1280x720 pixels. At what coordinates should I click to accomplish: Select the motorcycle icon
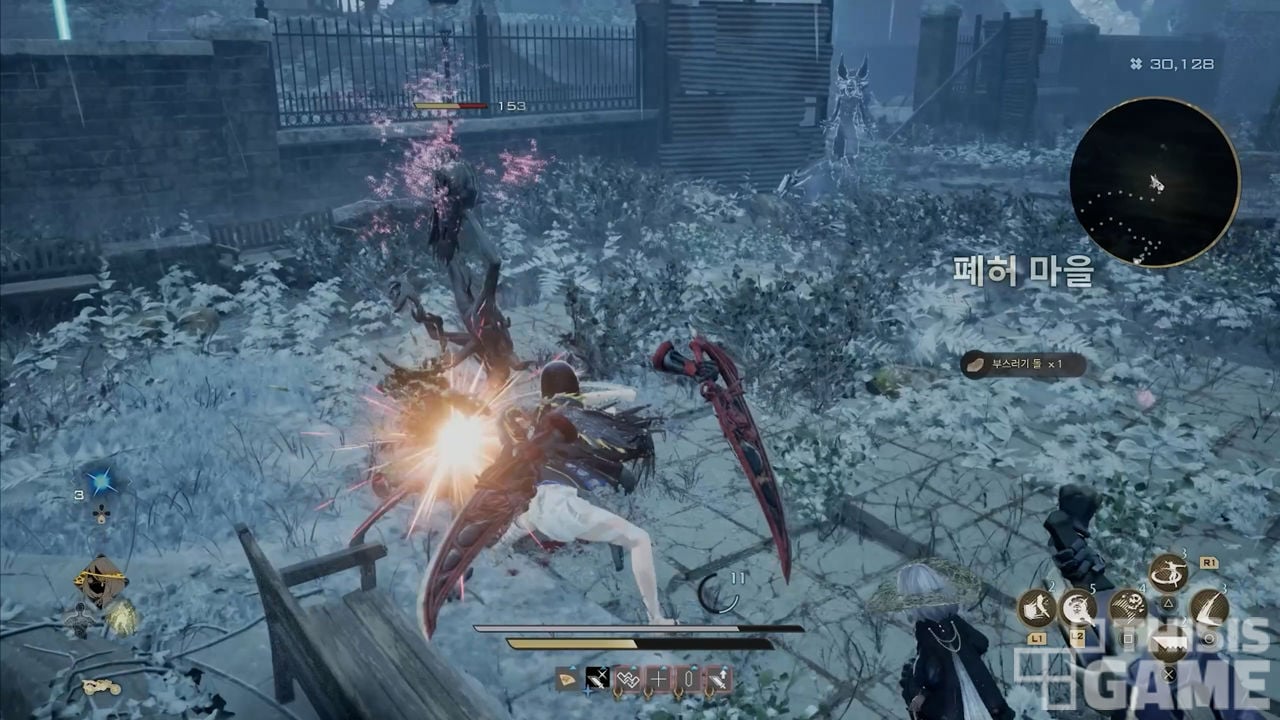point(101,687)
